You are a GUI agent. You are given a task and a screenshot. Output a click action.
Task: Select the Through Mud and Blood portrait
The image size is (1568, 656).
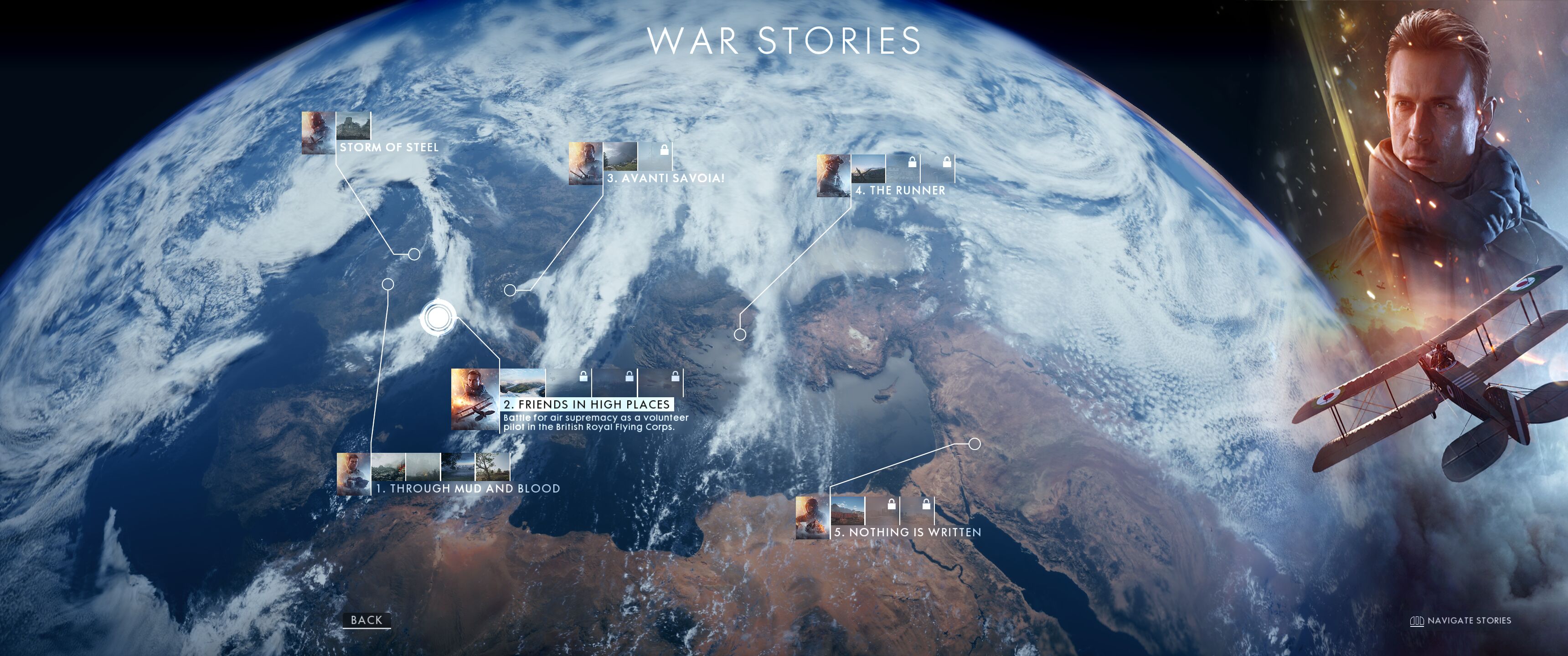pyautogui.click(x=354, y=473)
